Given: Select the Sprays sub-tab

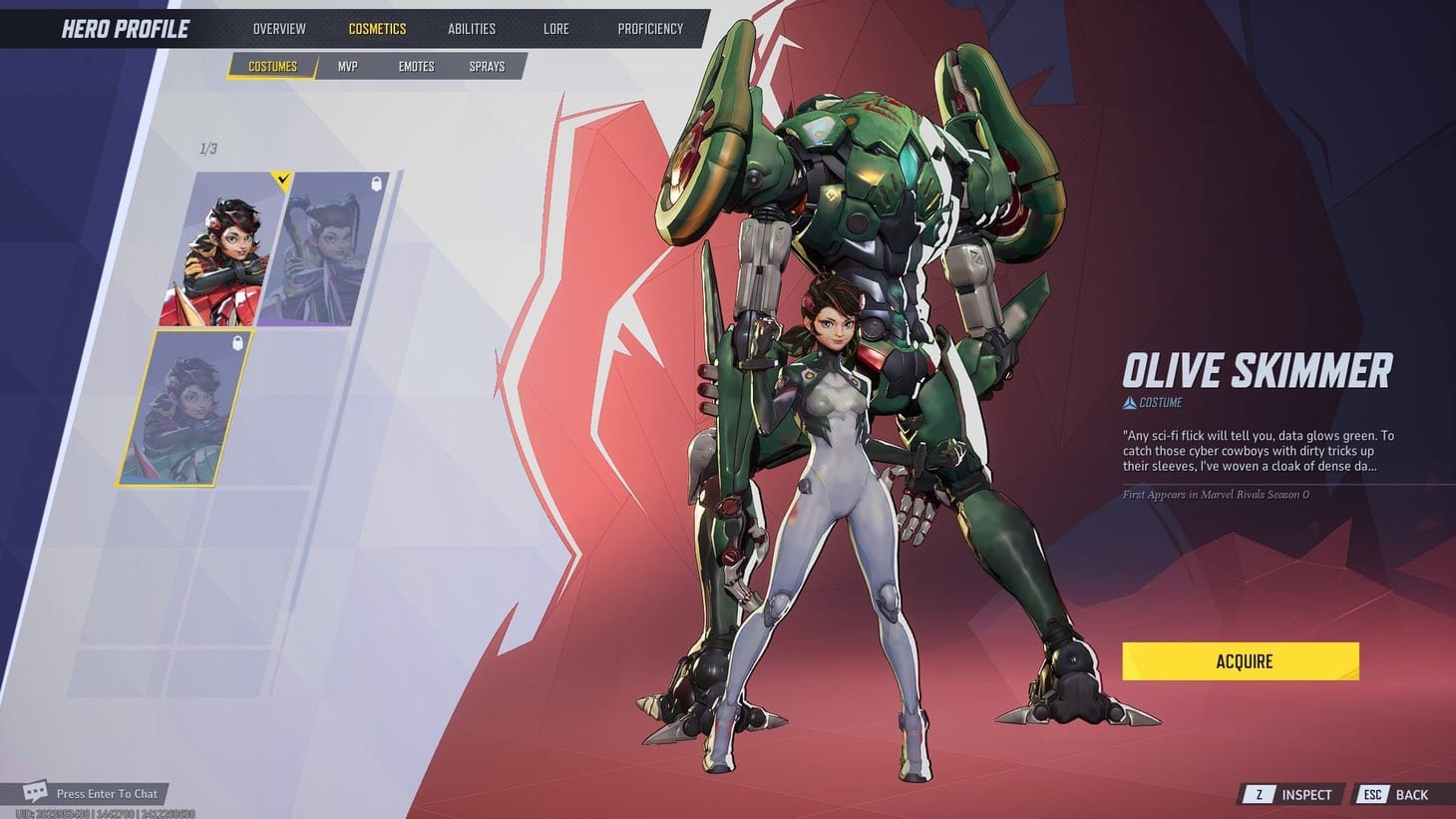Looking at the screenshot, I should click(487, 65).
